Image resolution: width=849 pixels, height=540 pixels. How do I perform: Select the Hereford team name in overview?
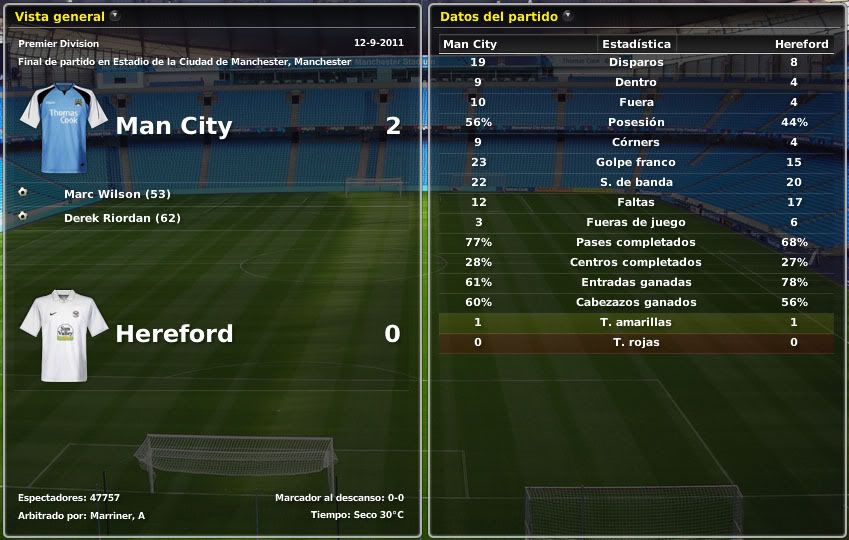click(174, 334)
